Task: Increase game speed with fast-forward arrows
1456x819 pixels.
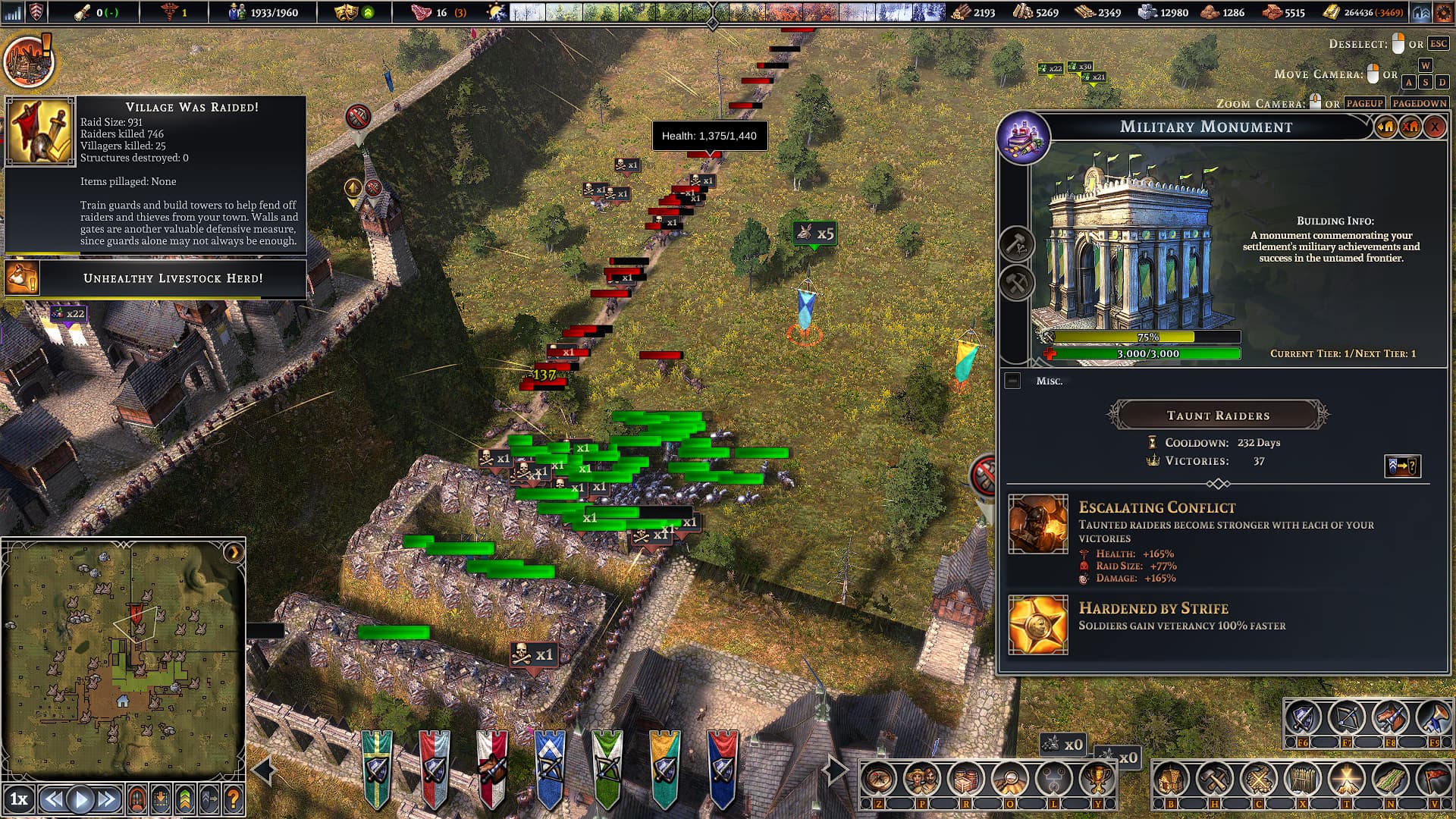Action: 107,799
